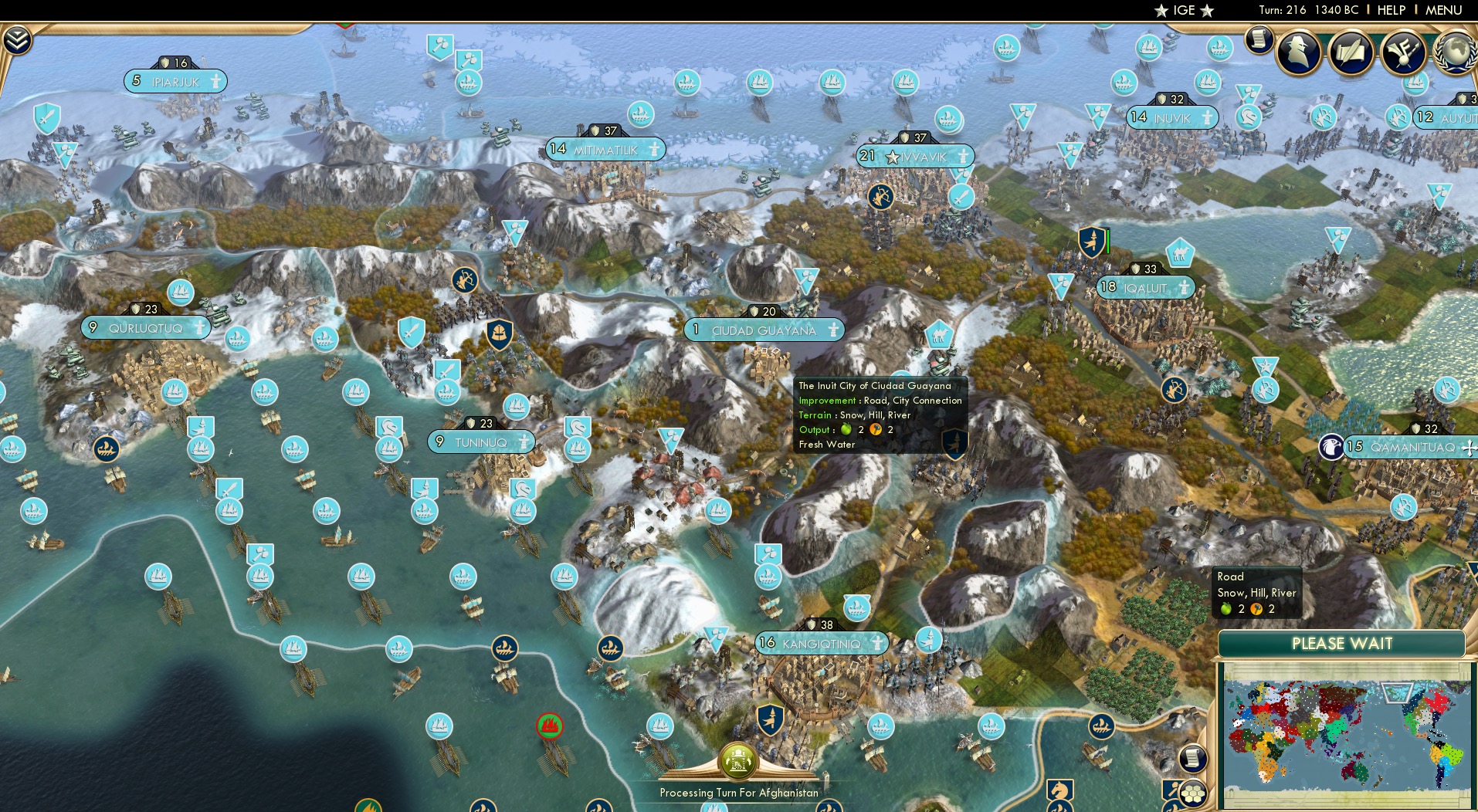
Task: Click the honeycomb notification icon in bottom corner
Action: pyautogui.click(x=1192, y=795)
